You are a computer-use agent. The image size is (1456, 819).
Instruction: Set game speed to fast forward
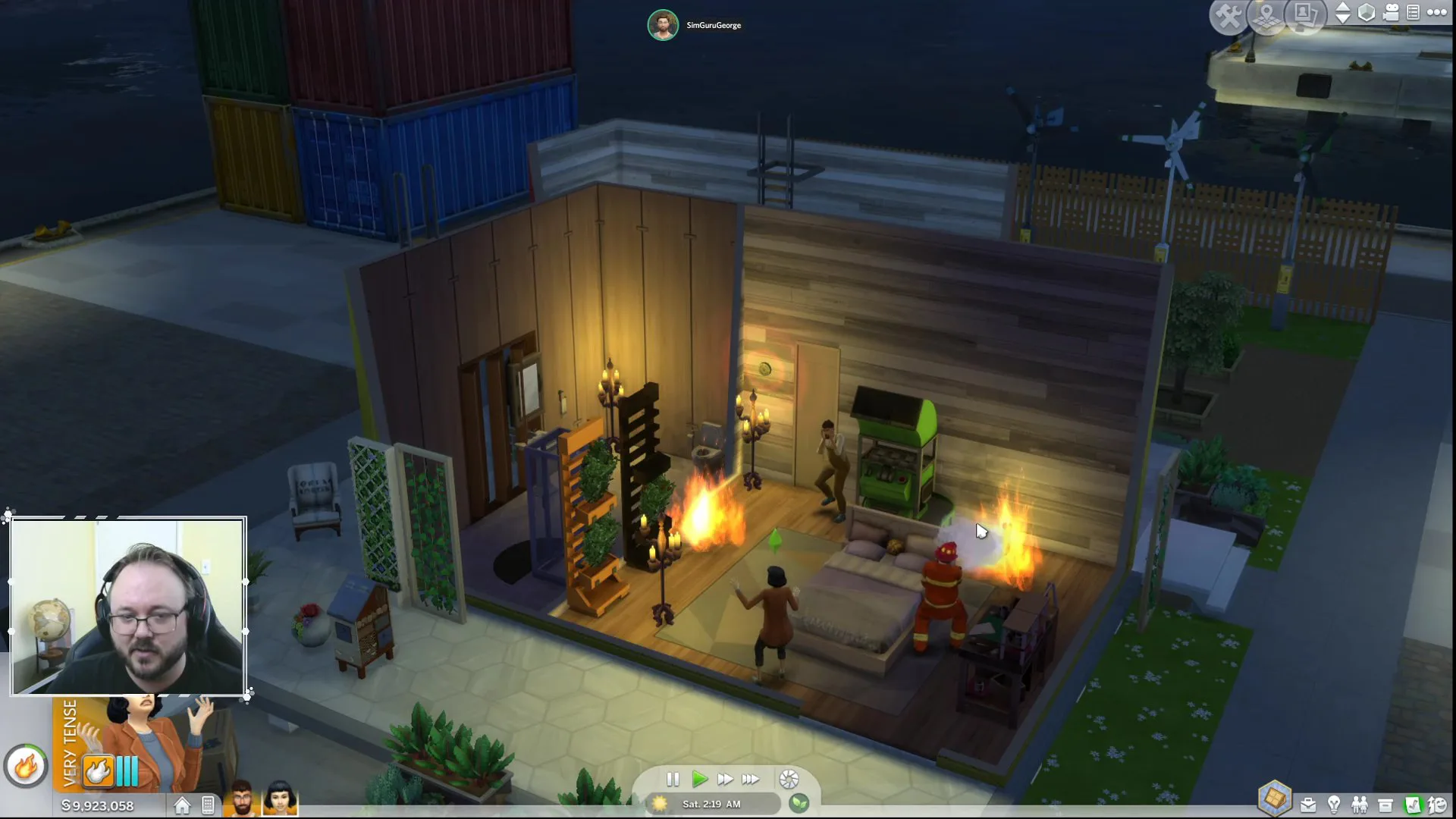coord(725,779)
